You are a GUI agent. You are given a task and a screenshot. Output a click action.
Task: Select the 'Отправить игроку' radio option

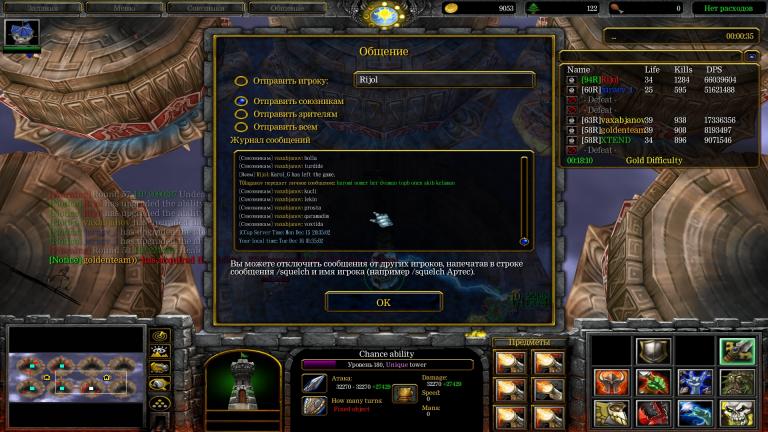point(241,81)
